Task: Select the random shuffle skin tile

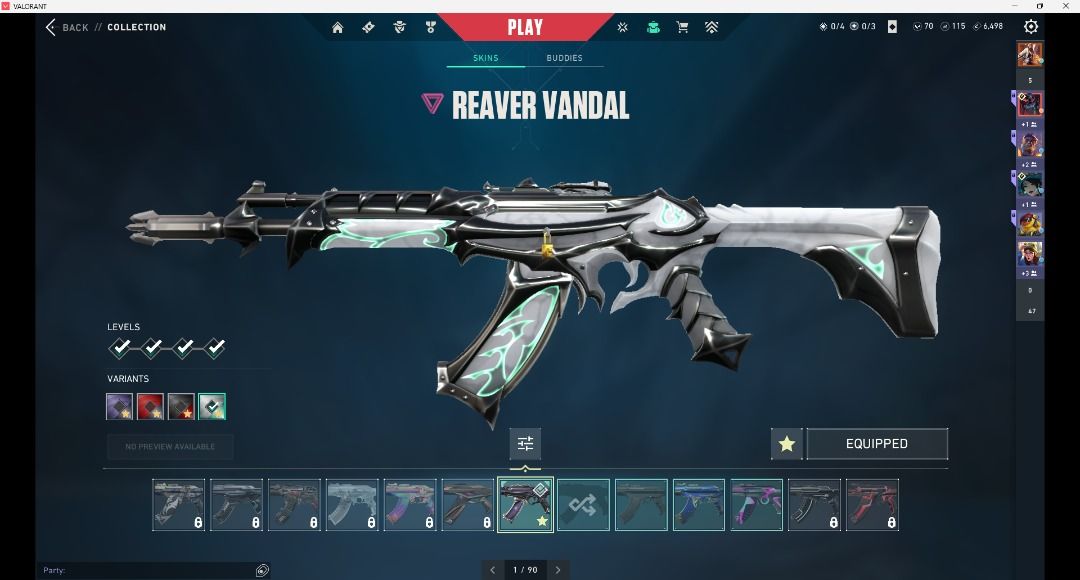Action: point(583,505)
